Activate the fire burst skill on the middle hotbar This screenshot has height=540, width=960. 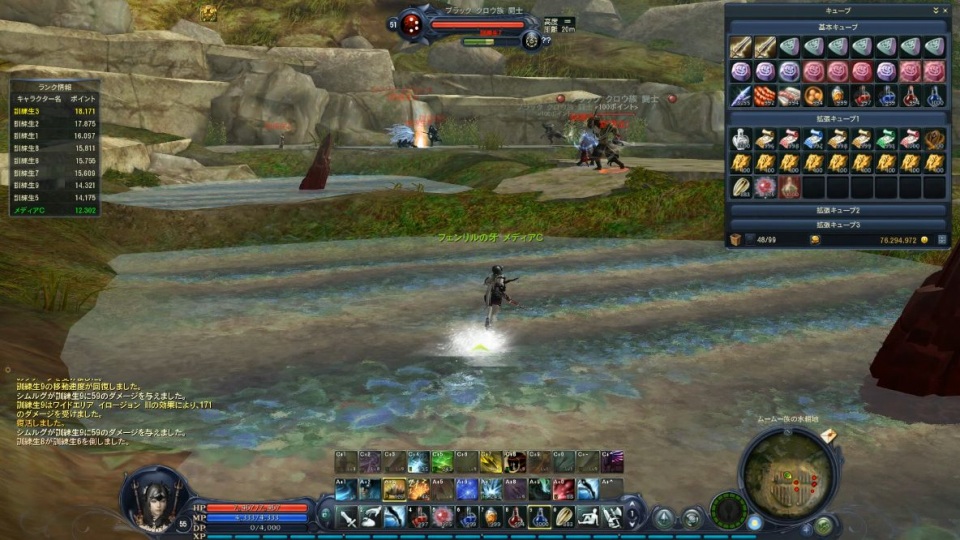pos(419,489)
